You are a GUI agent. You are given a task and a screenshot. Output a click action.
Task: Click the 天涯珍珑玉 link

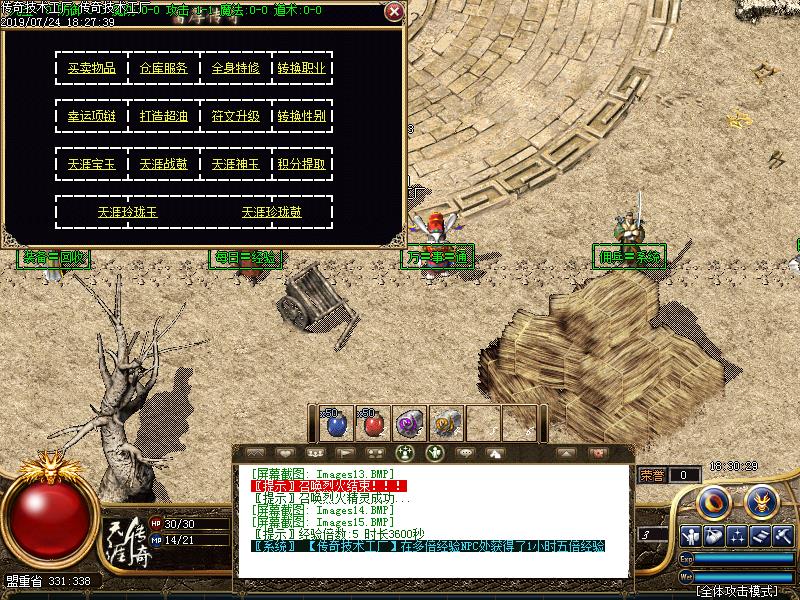pos(128,212)
